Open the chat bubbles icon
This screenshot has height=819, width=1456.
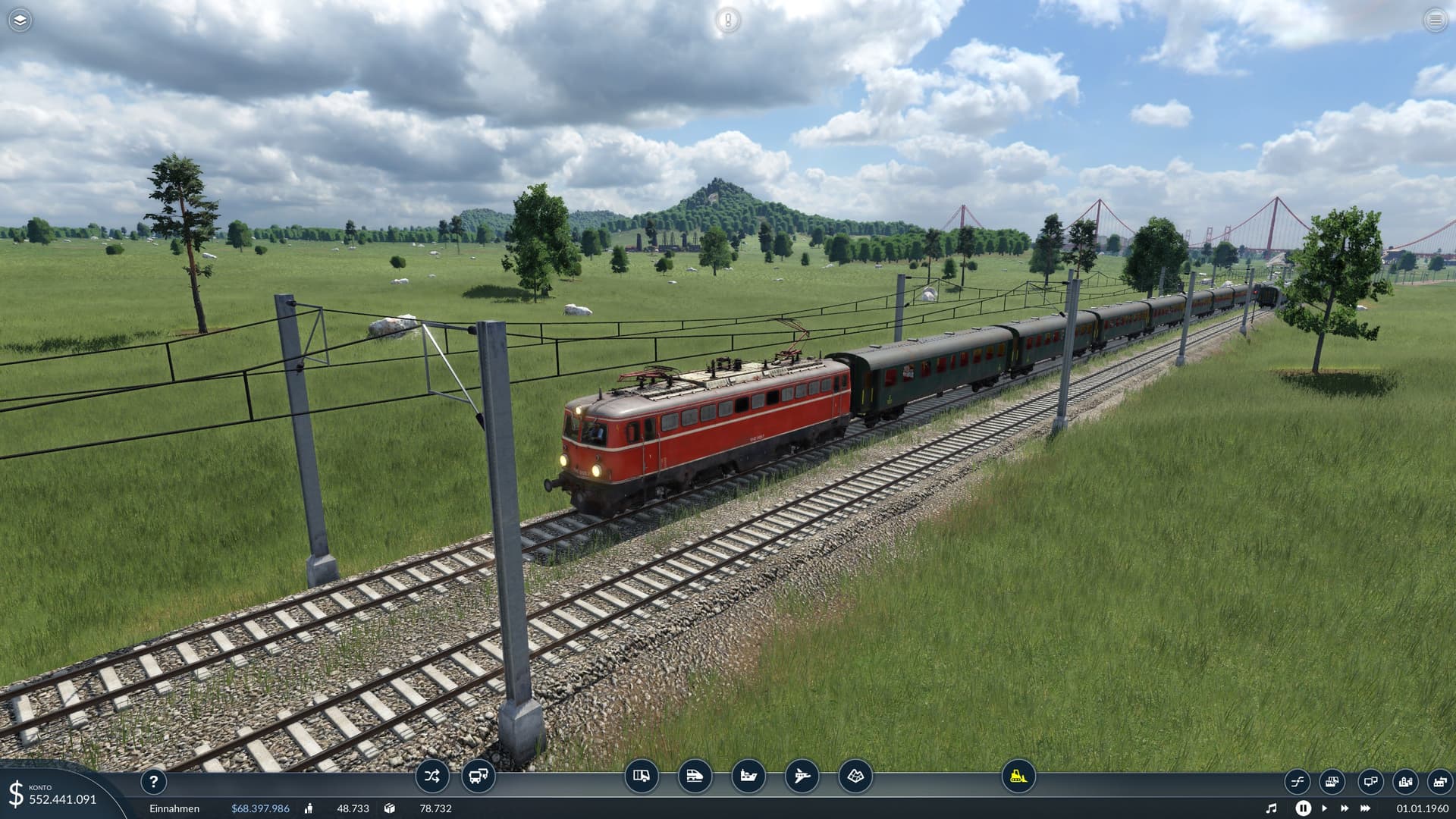click(x=1370, y=781)
